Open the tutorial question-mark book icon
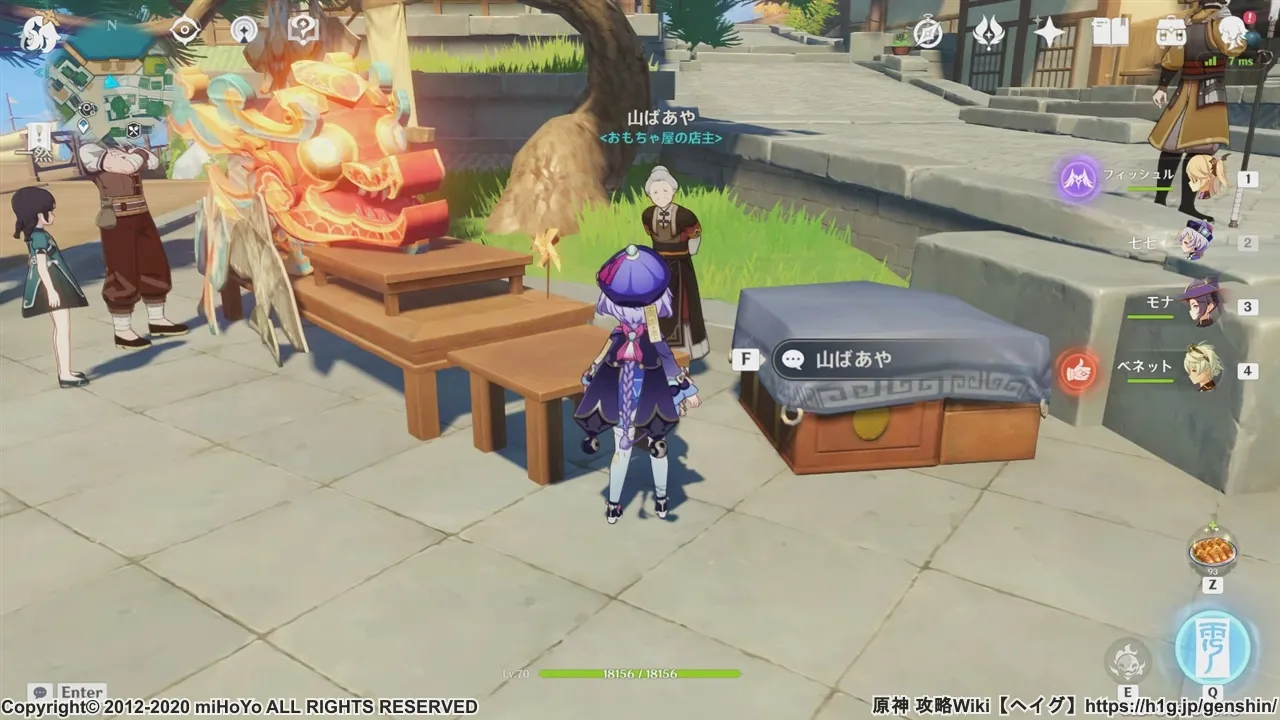 (x=303, y=30)
